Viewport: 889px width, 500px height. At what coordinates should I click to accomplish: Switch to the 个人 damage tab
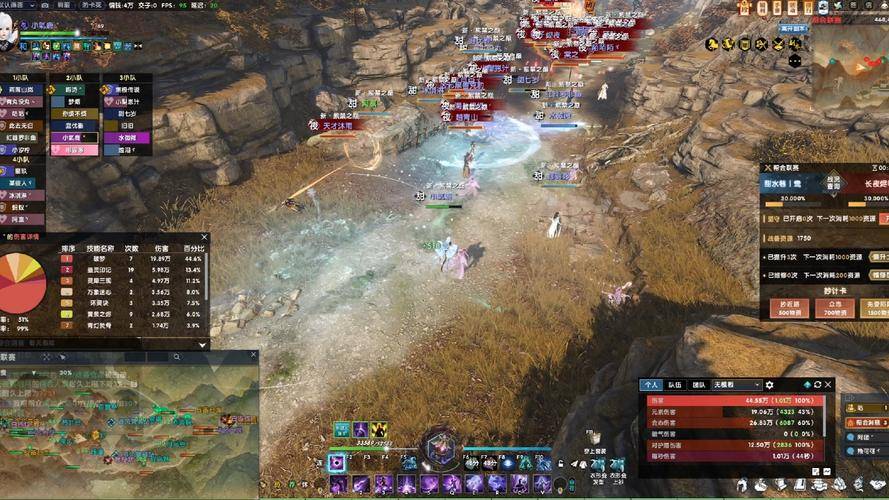[x=652, y=384]
